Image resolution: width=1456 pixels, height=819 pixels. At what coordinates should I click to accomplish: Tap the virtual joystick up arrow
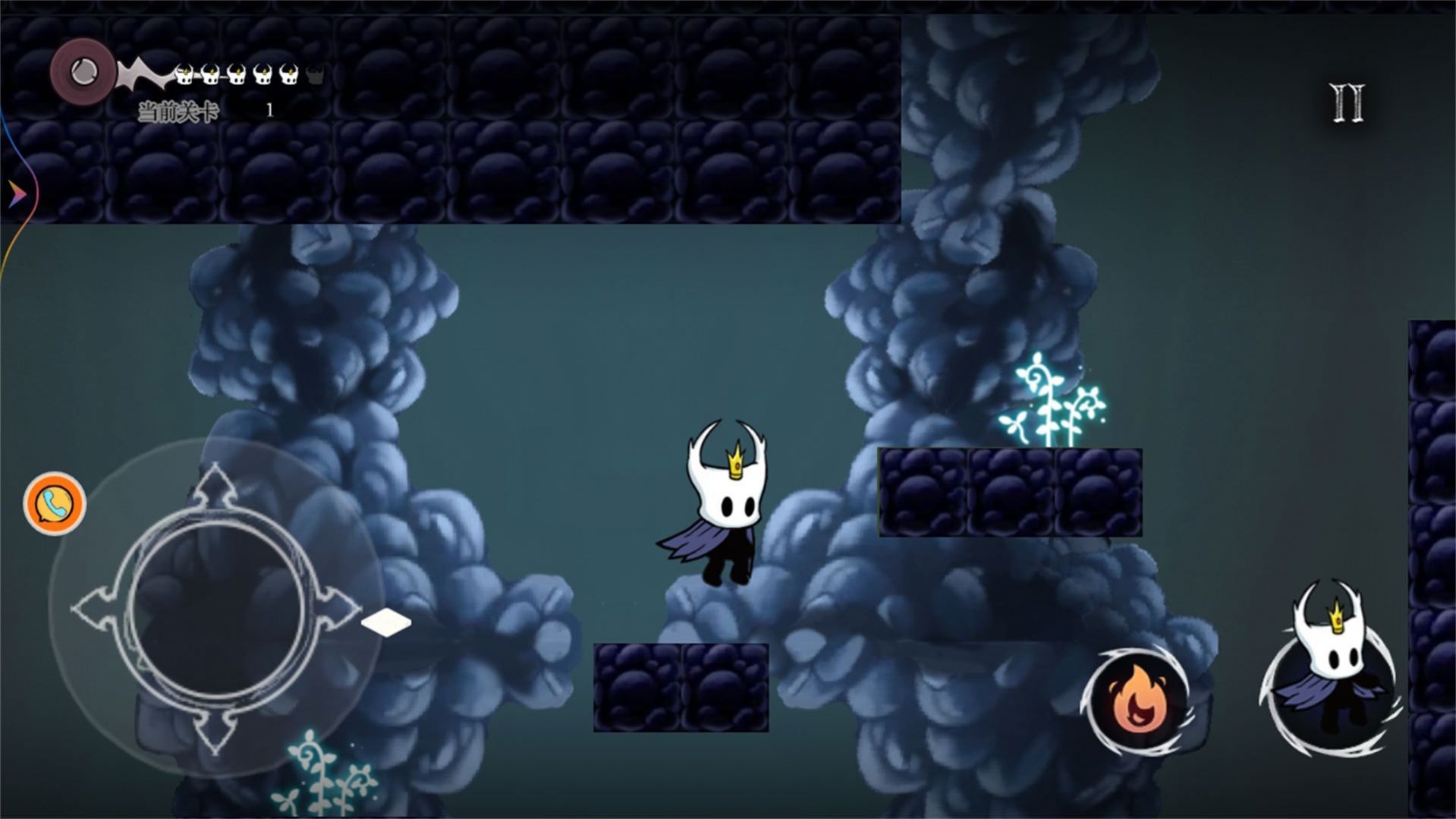click(x=216, y=487)
